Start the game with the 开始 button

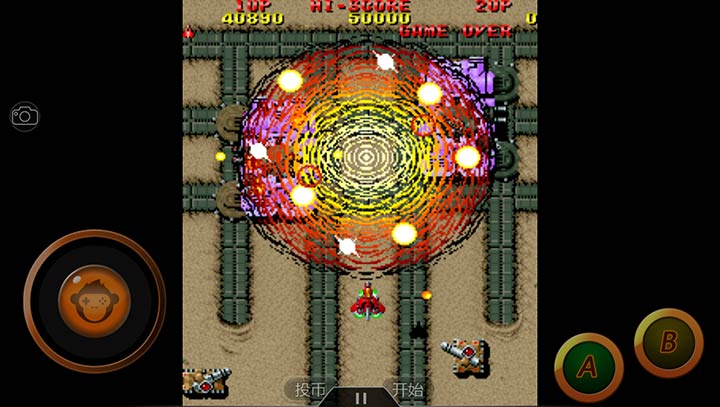click(407, 390)
